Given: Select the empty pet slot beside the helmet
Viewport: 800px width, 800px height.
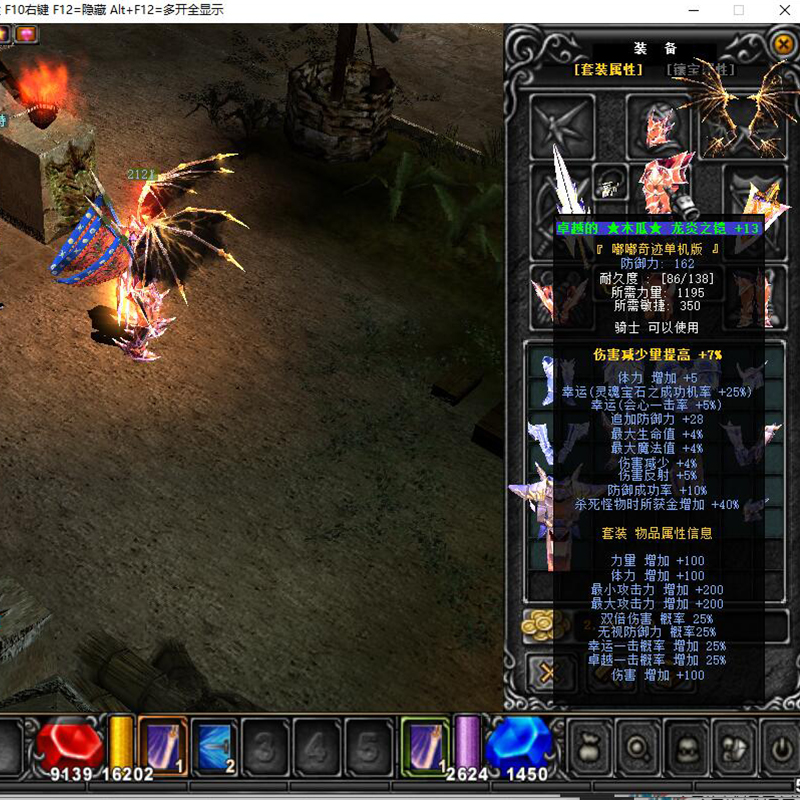Looking at the screenshot, I should pyautogui.click(x=562, y=126).
